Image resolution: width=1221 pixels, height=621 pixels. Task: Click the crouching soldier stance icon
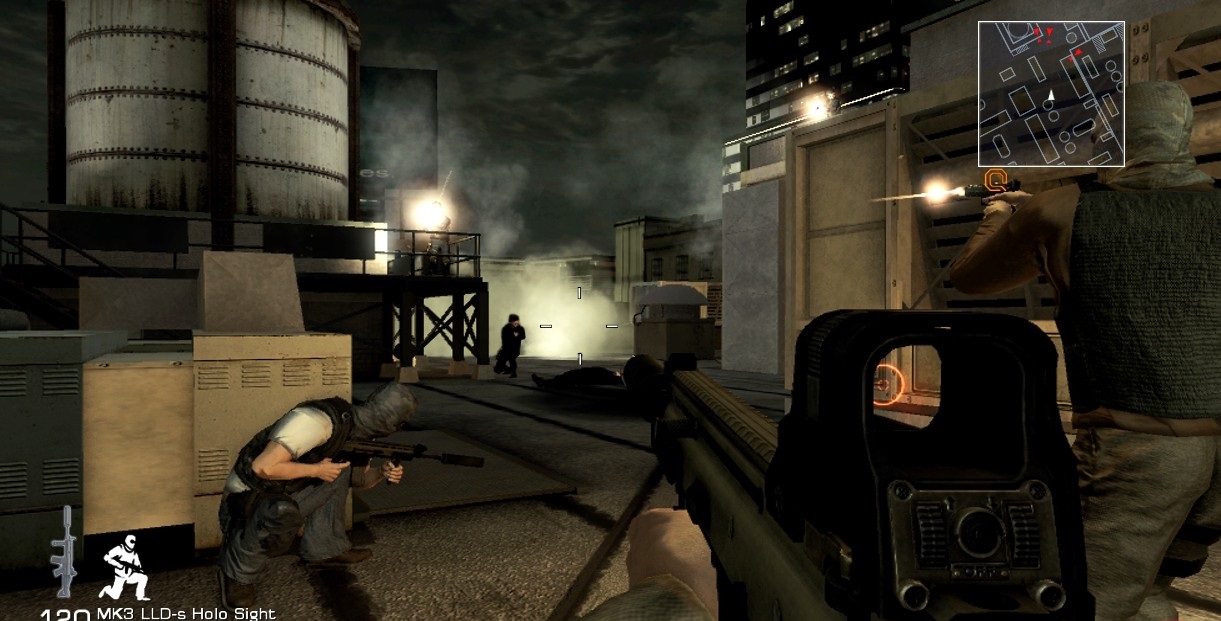click(125, 566)
